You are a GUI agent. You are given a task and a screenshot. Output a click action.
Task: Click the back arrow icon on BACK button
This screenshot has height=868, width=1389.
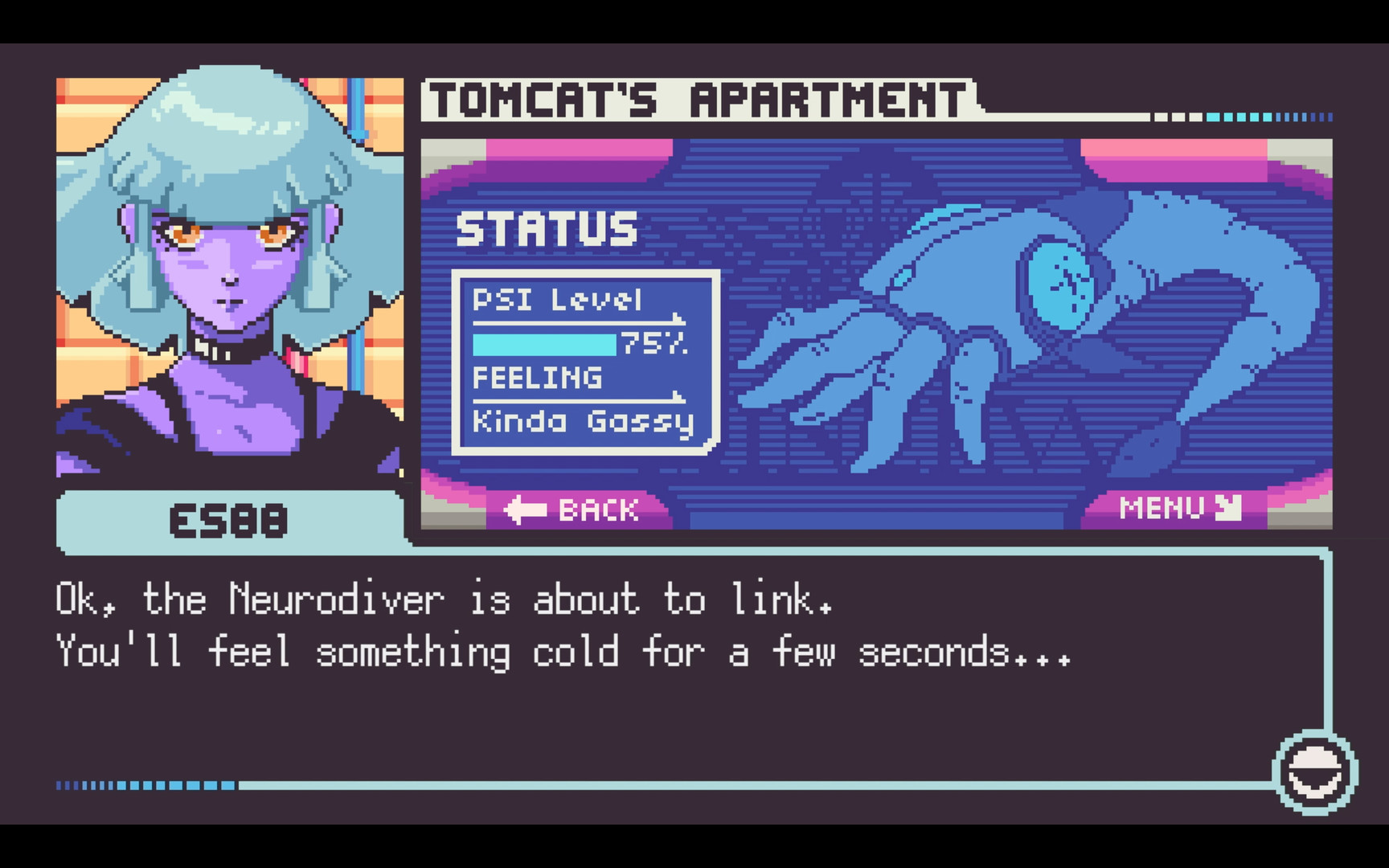click(x=527, y=509)
